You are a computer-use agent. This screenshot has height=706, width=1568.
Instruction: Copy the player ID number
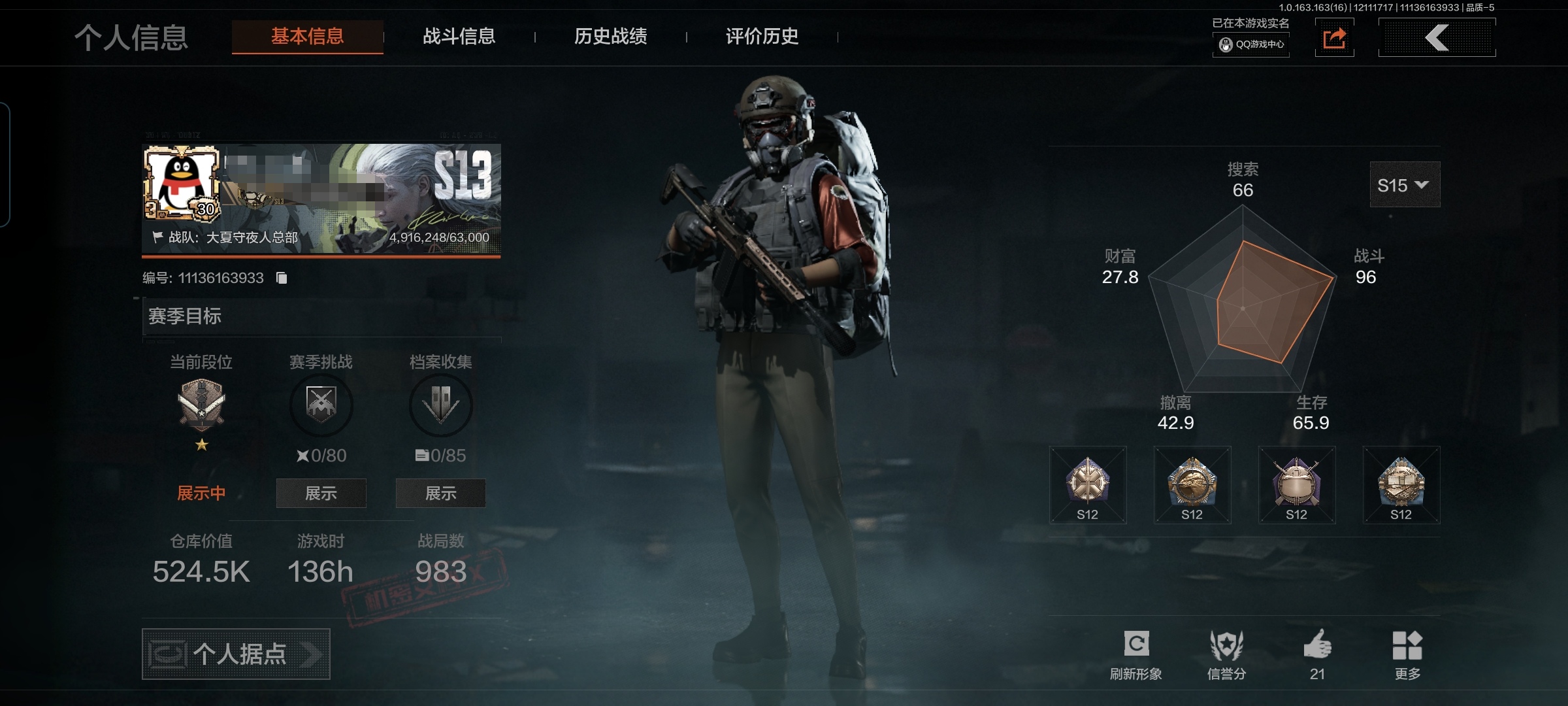point(282,278)
